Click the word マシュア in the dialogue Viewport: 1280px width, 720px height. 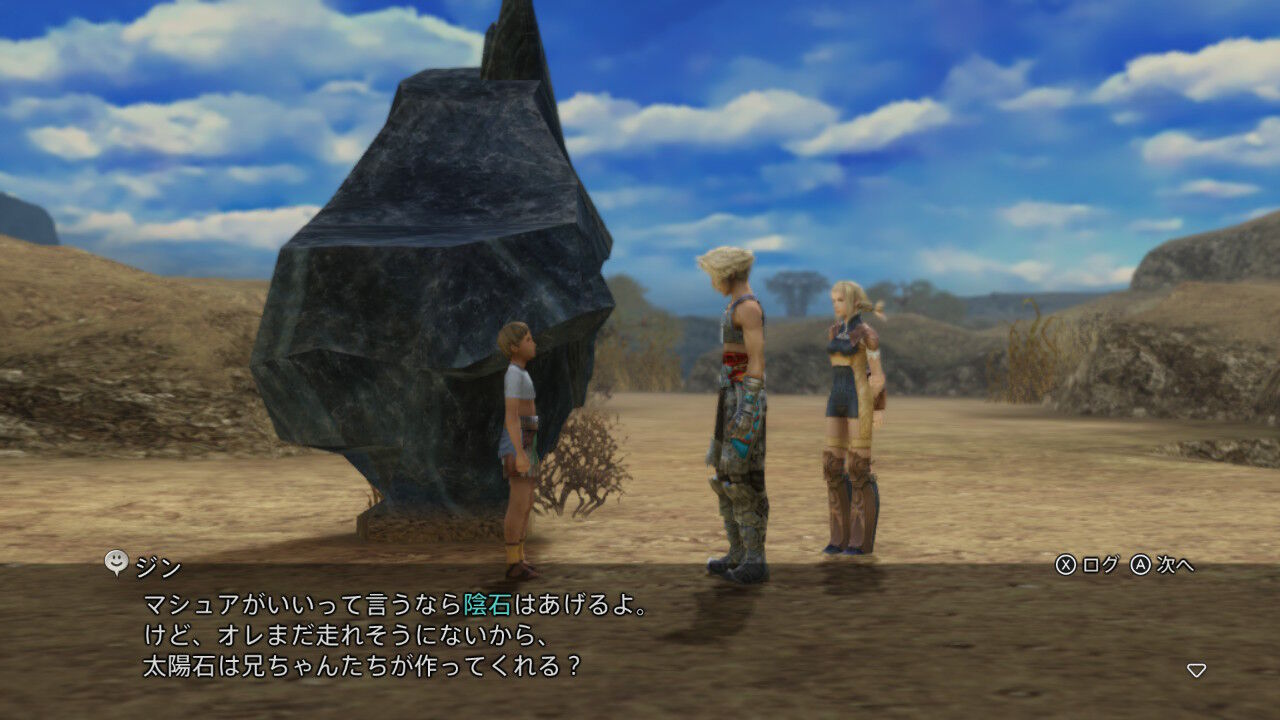(x=192, y=604)
